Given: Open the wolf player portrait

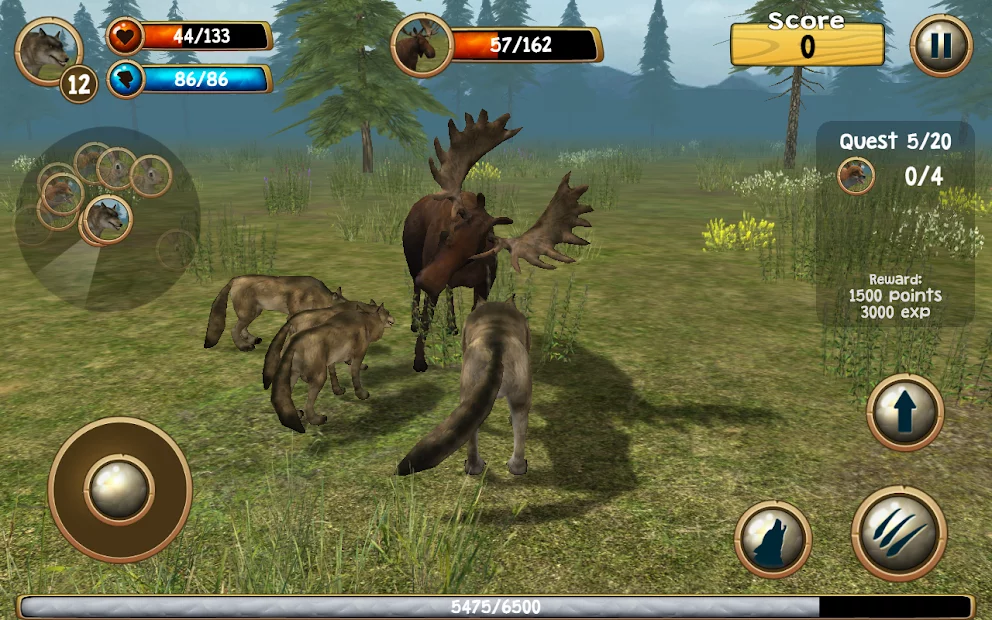Looking at the screenshot, I should [x=48, y=50].
